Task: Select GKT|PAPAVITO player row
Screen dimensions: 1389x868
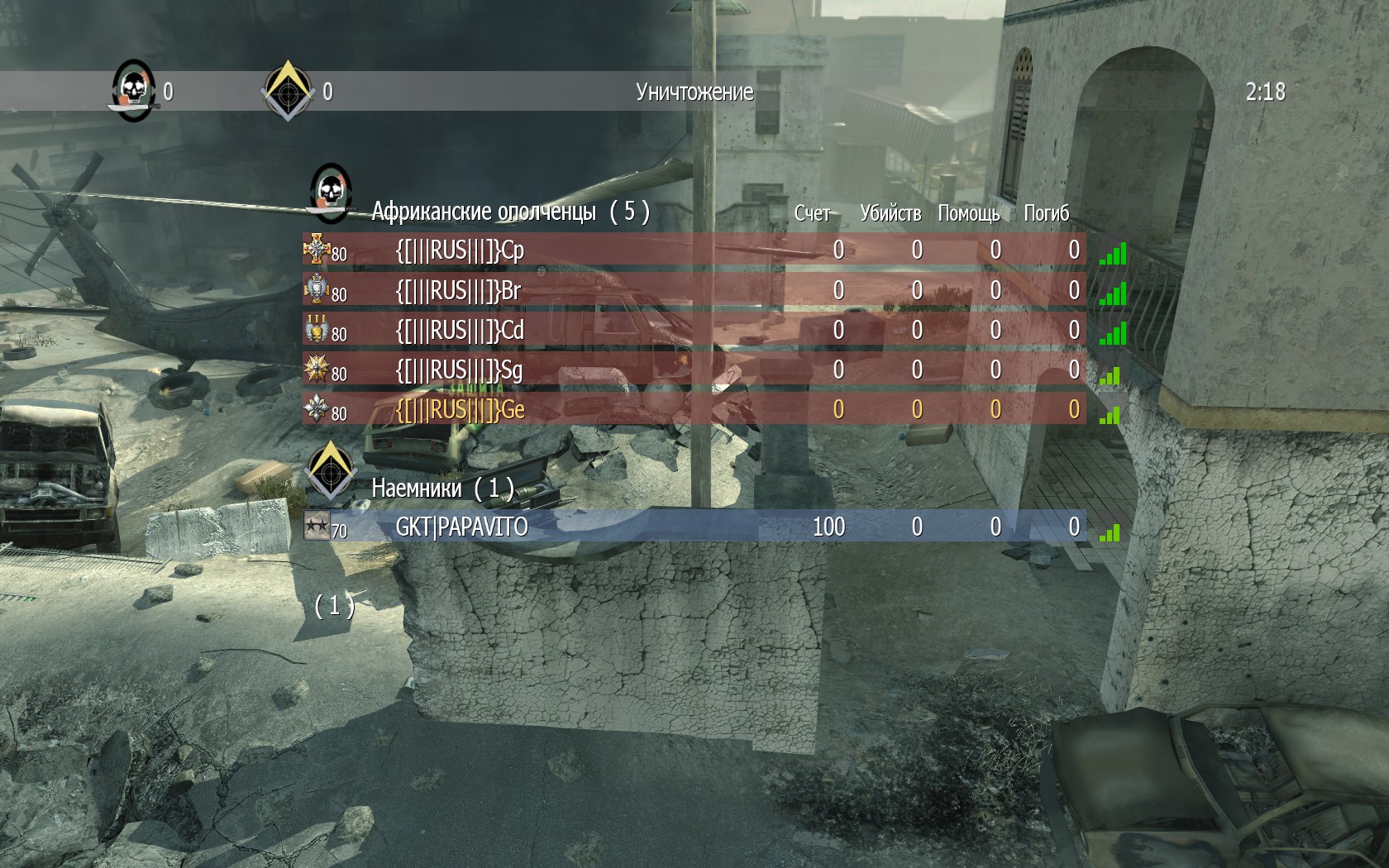Action: pyautogui.click(x=461, y=527)
